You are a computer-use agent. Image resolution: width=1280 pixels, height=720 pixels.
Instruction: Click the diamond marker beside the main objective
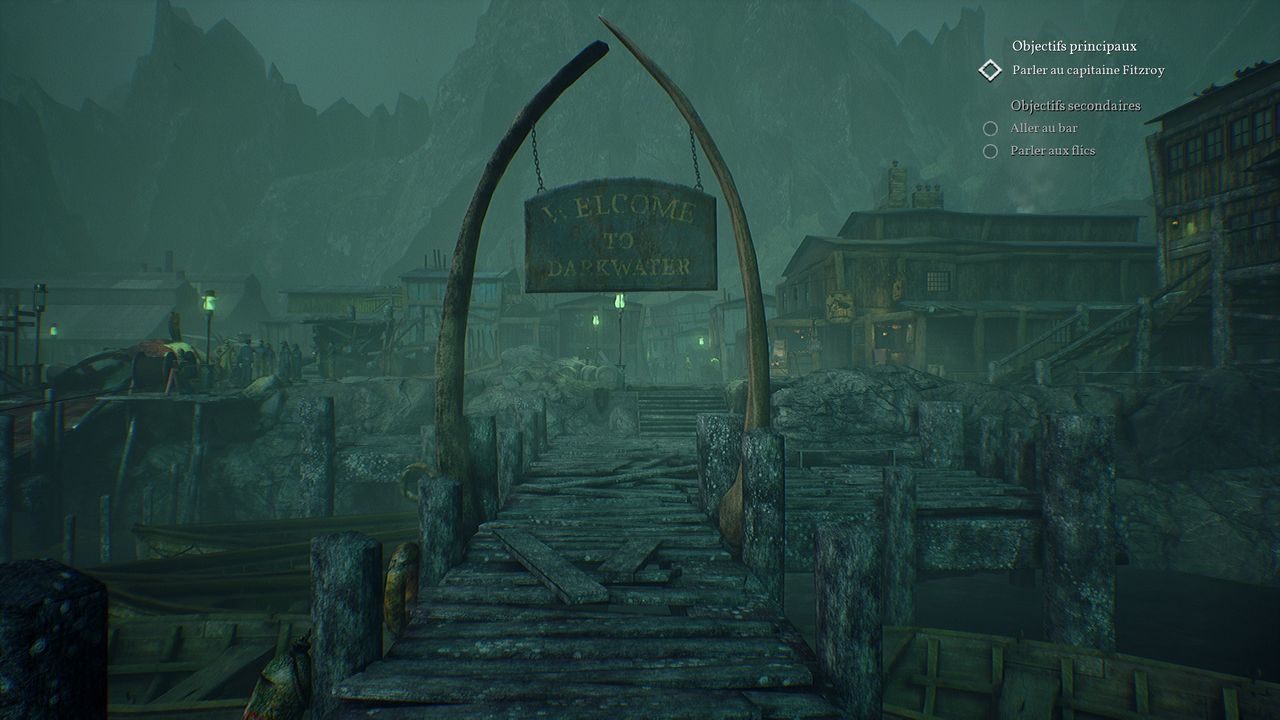tap(990, 70)
